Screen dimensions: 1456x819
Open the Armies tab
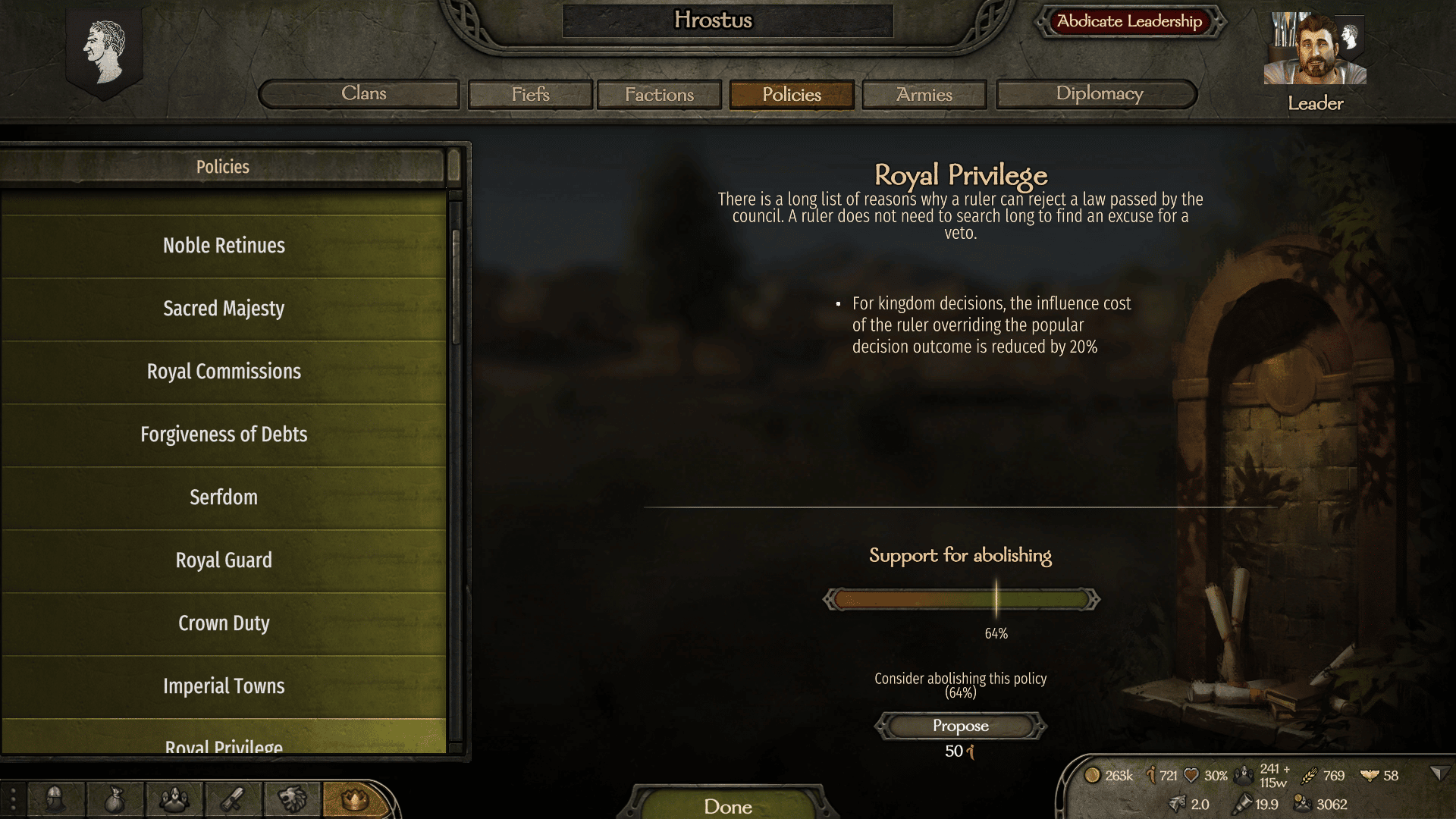tap(924, 94)
